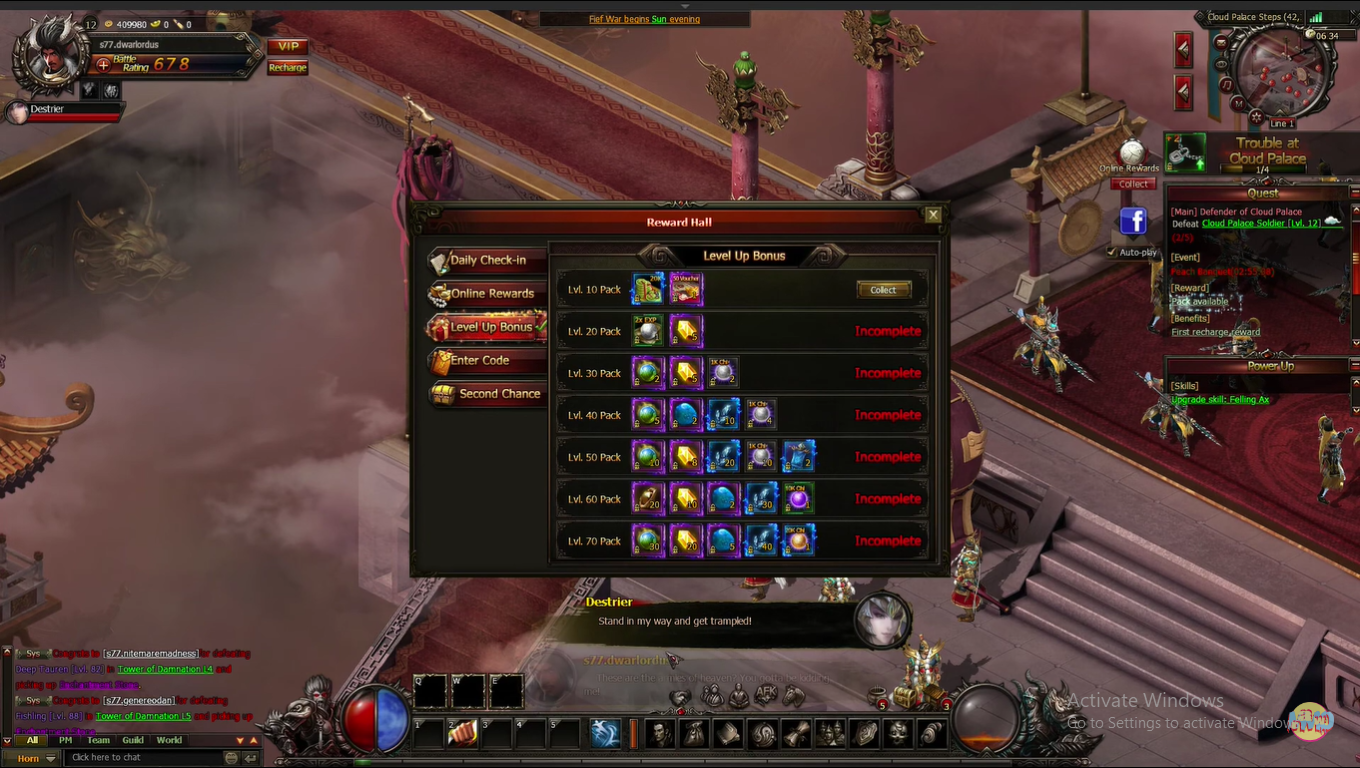1360x768 pixels.
Task: Open the Facebook icon on the right side
Action: point(1133,221)
